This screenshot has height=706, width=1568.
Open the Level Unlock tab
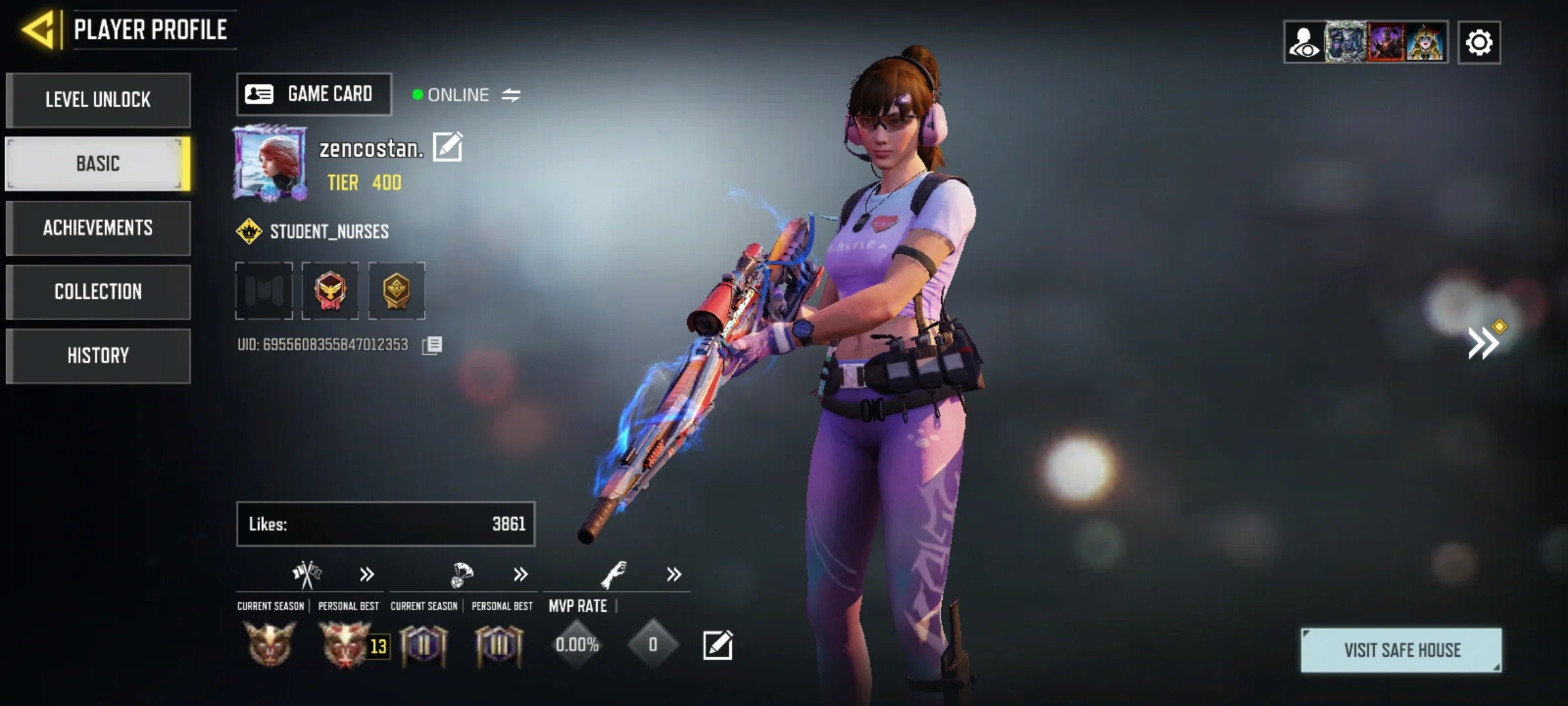click(x=98, y=100)
